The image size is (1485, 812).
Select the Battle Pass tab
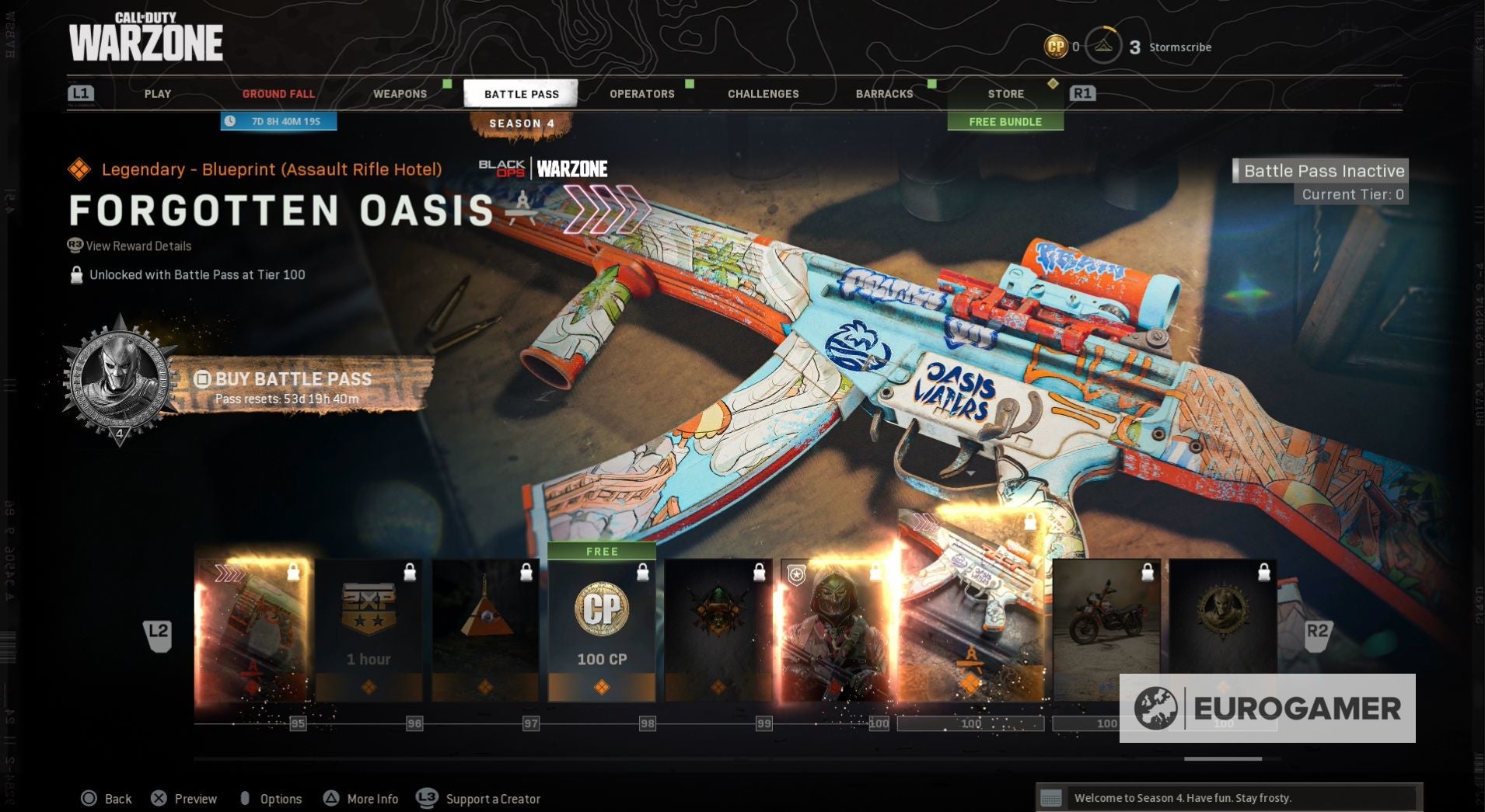point(521,94)
